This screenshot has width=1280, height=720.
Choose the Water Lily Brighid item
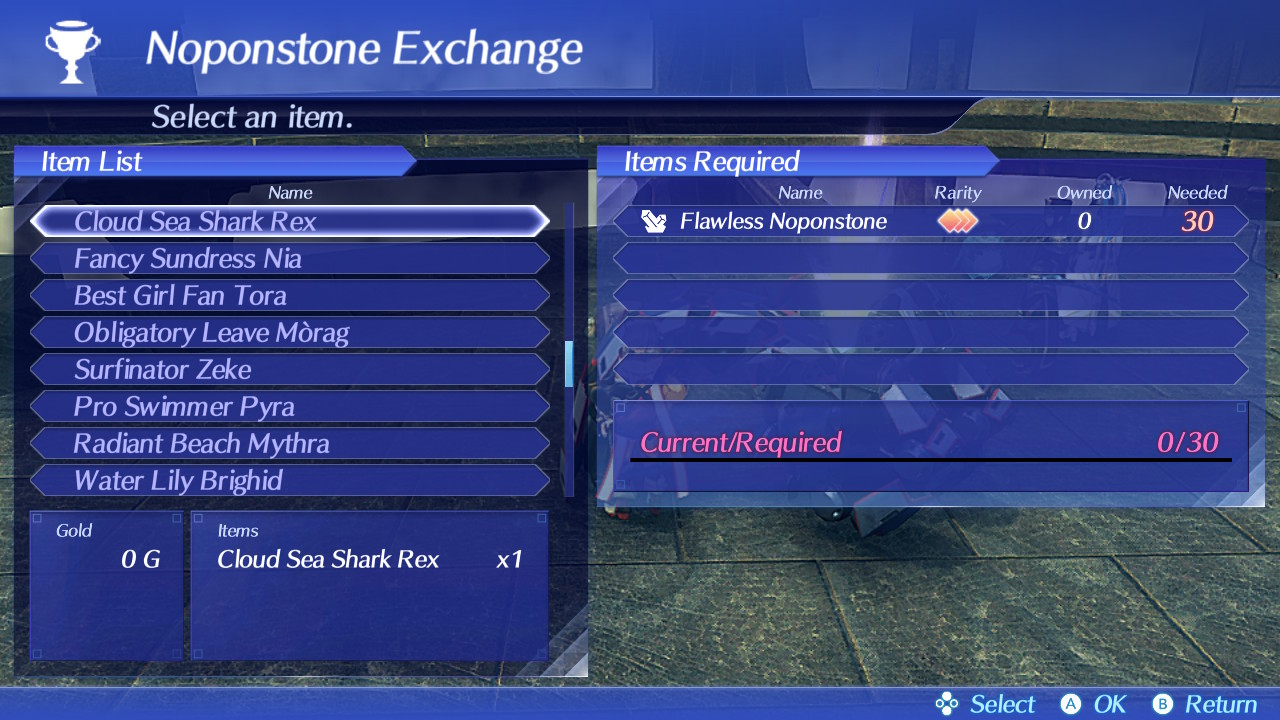pyautogui.click(x=290, y=481)
